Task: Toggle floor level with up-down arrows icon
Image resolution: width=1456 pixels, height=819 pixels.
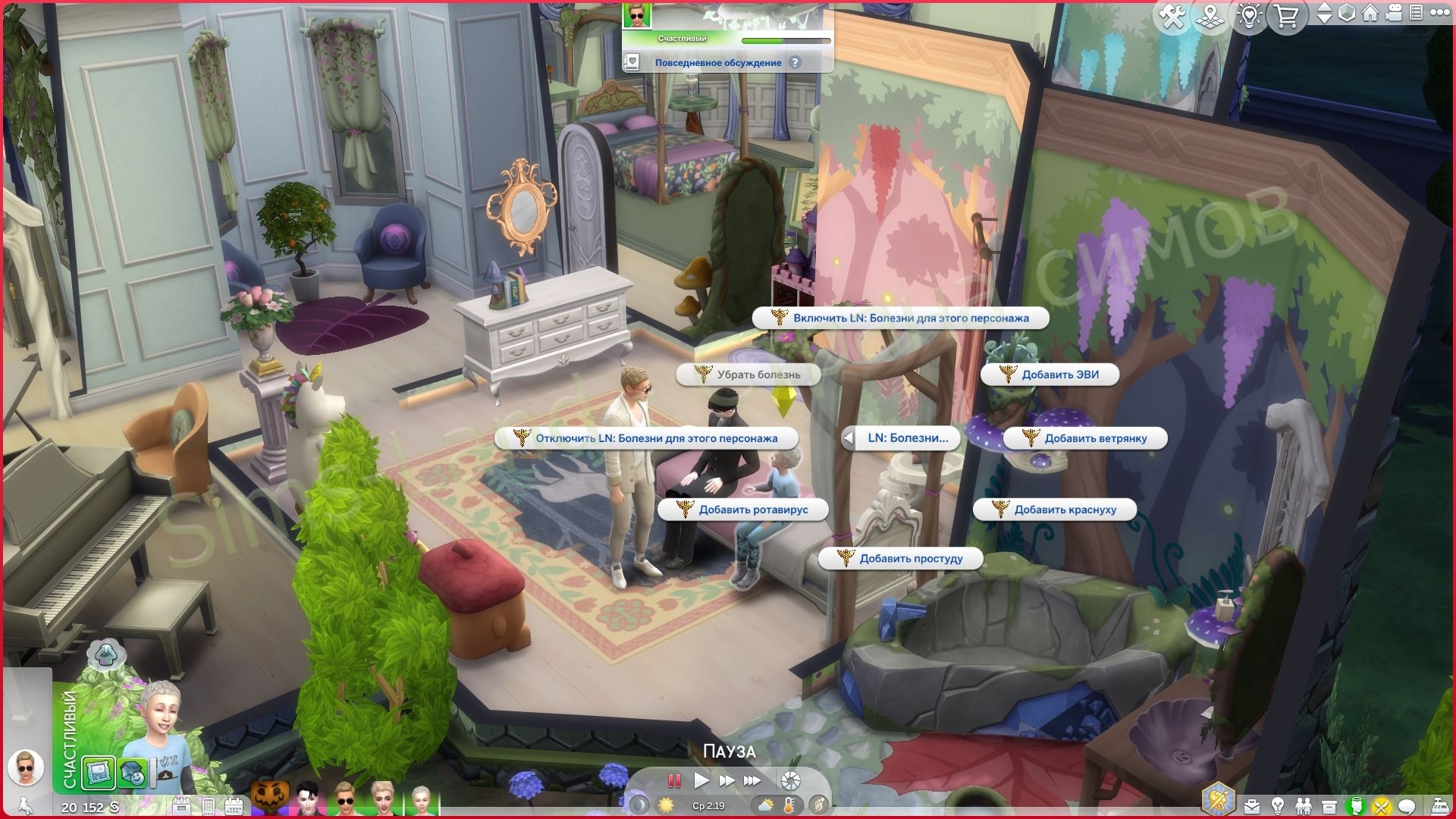Action: click(1326, 14)
